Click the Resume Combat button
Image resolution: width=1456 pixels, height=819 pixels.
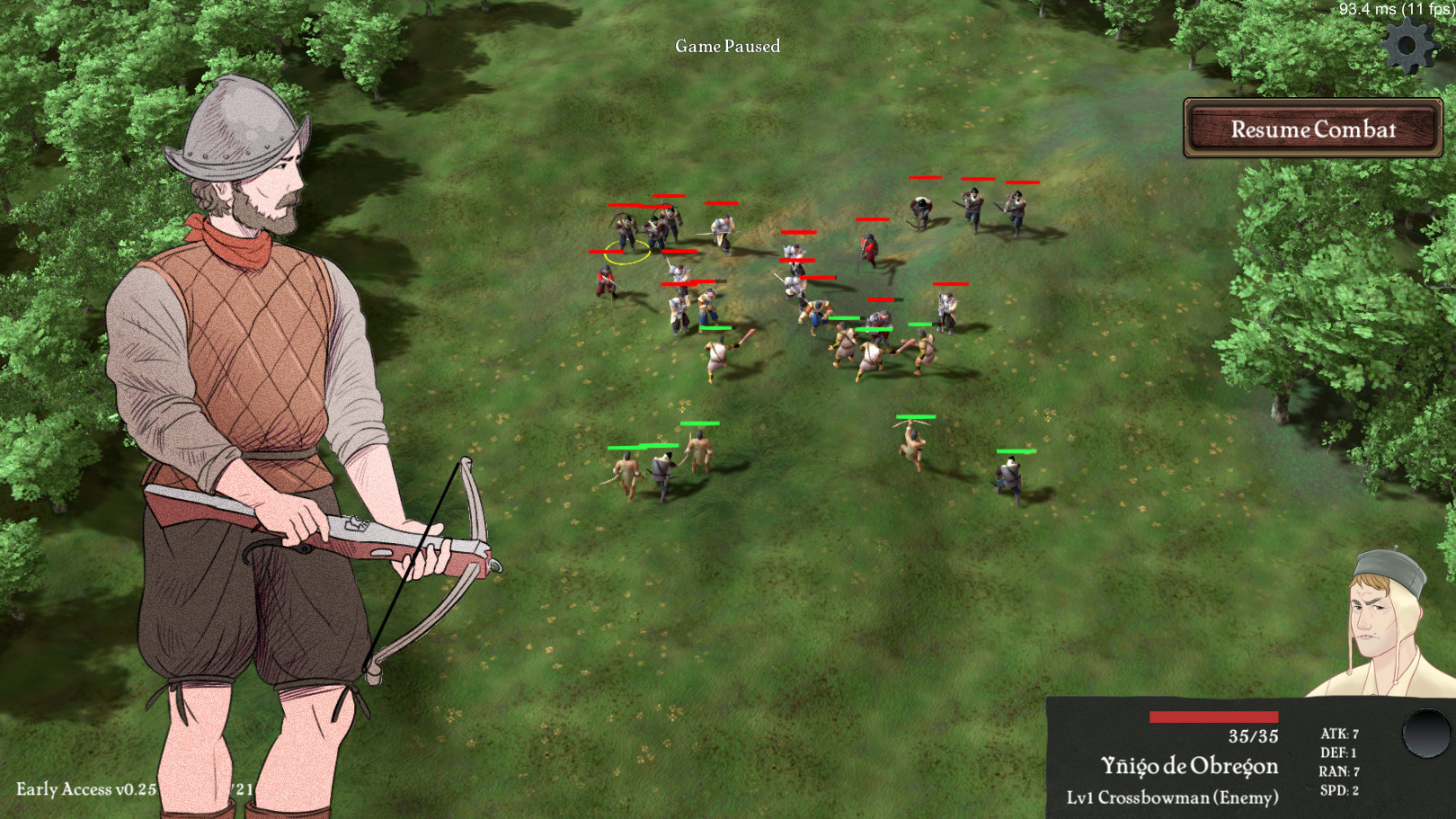point(1312,129)
